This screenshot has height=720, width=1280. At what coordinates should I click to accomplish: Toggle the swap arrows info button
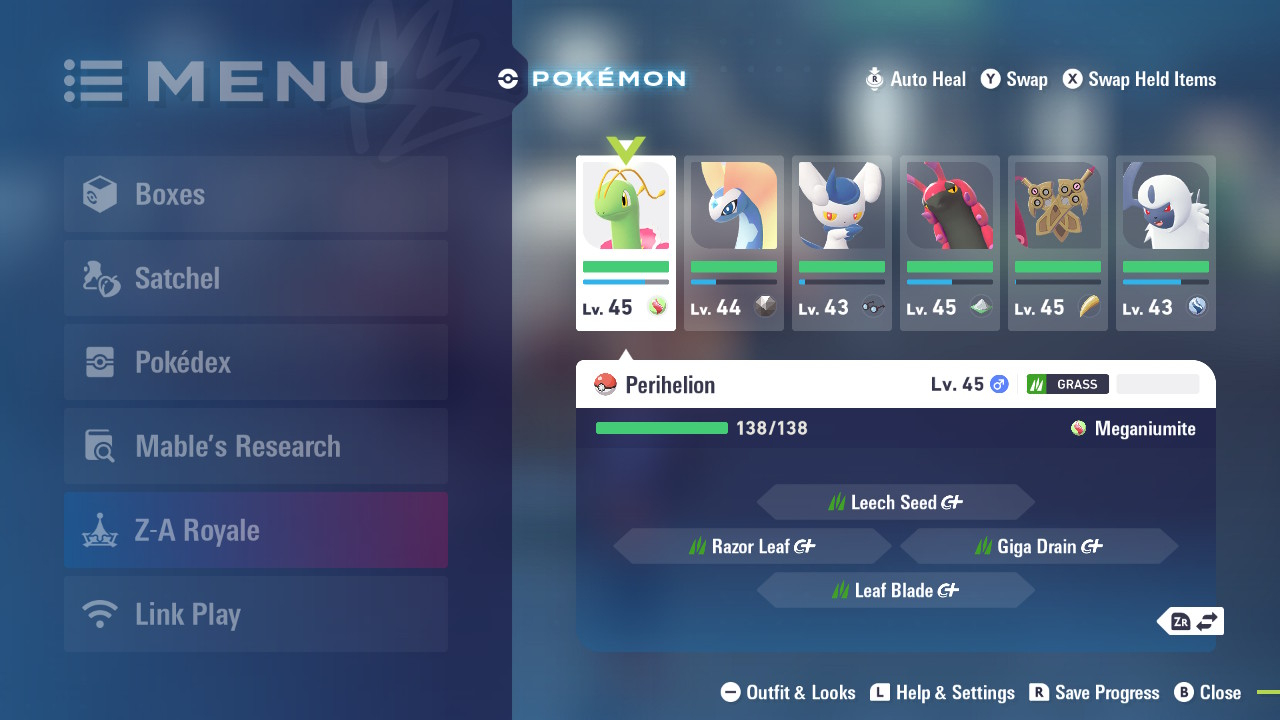pyautogui.click(x=1194, y=621)
